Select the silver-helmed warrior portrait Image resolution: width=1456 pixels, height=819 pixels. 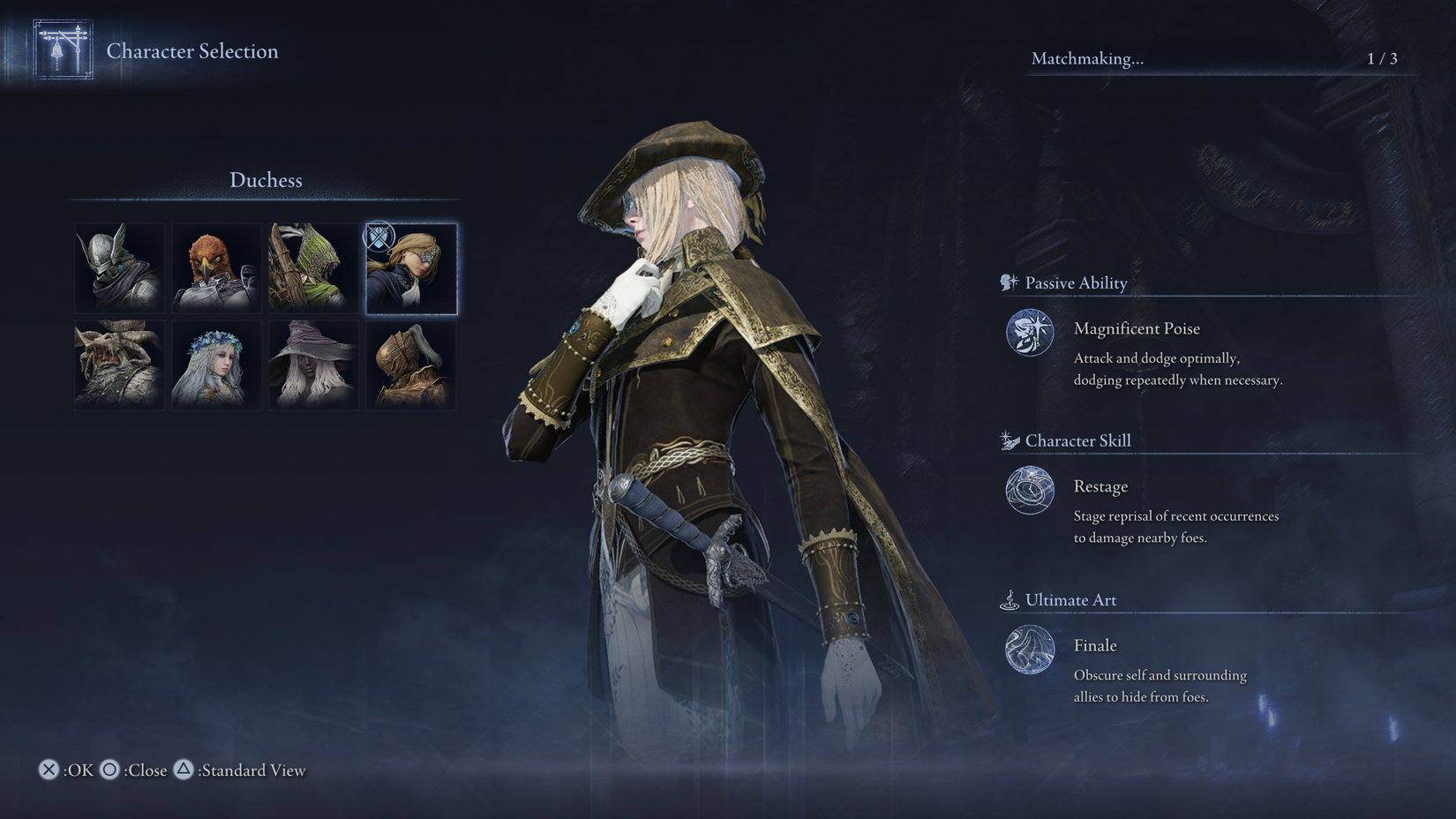point(119,267)
